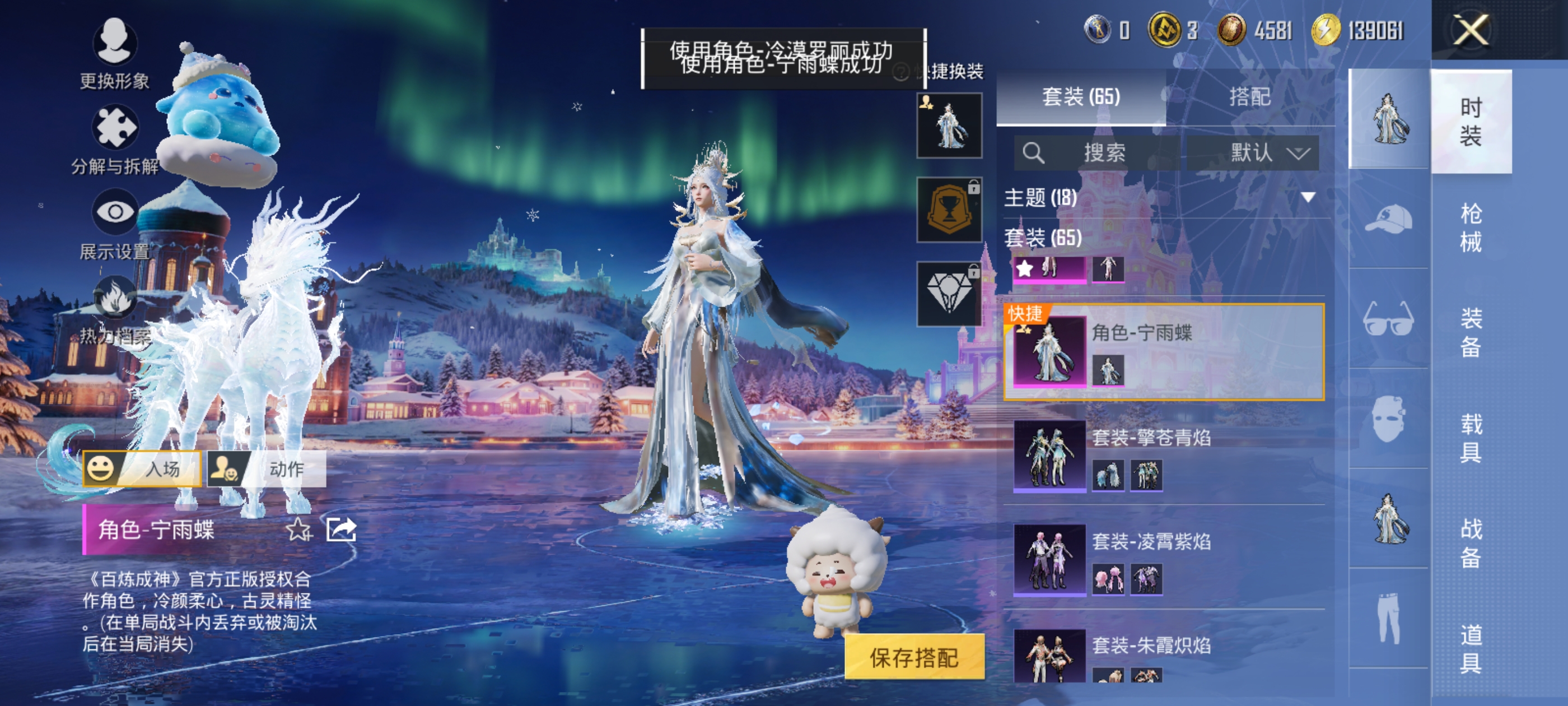Save the outfit with 保存搭配
The image size is (1568, 706).
[x=914, y=657]
